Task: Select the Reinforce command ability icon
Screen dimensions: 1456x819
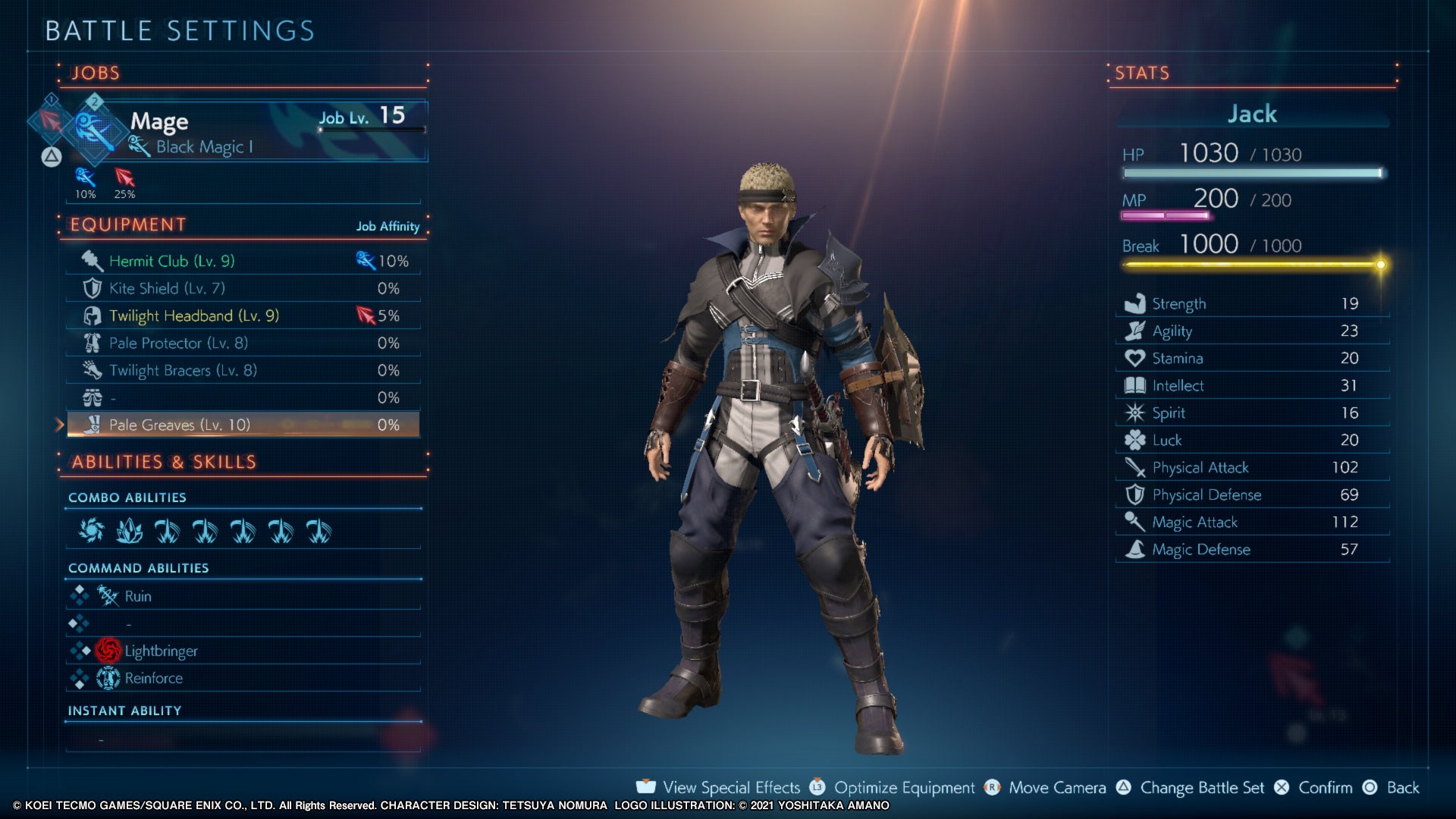Action: (109, 678)
